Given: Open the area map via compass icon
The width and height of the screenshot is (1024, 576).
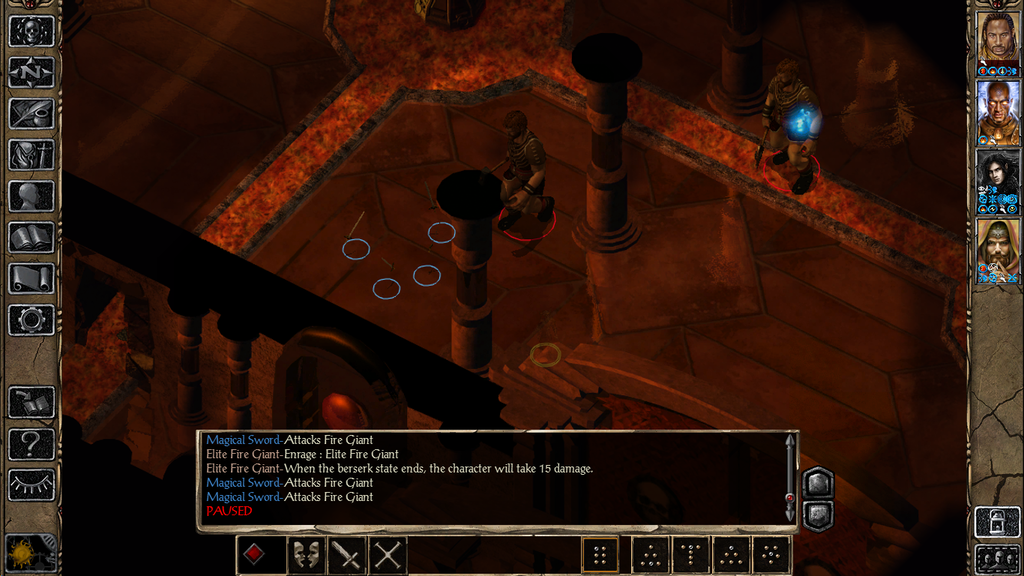Looking at the screenshot, I should (31, 72).
